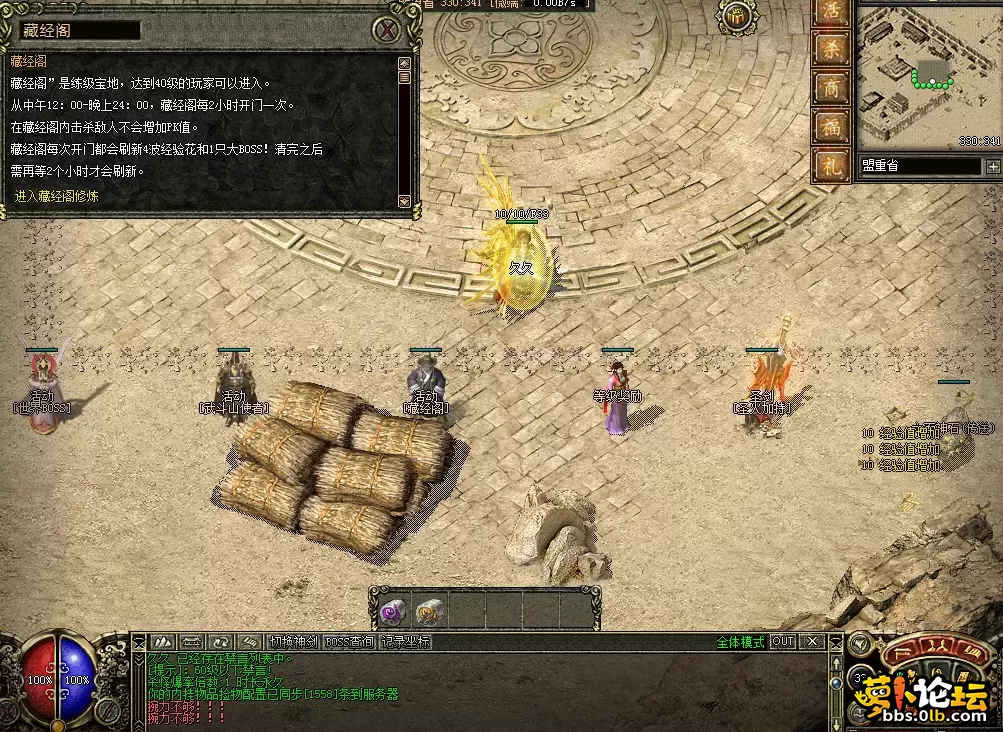Click the dialog's scroll-up arrow
This screenshot has width=1003, height=732.
click(404, 62)
